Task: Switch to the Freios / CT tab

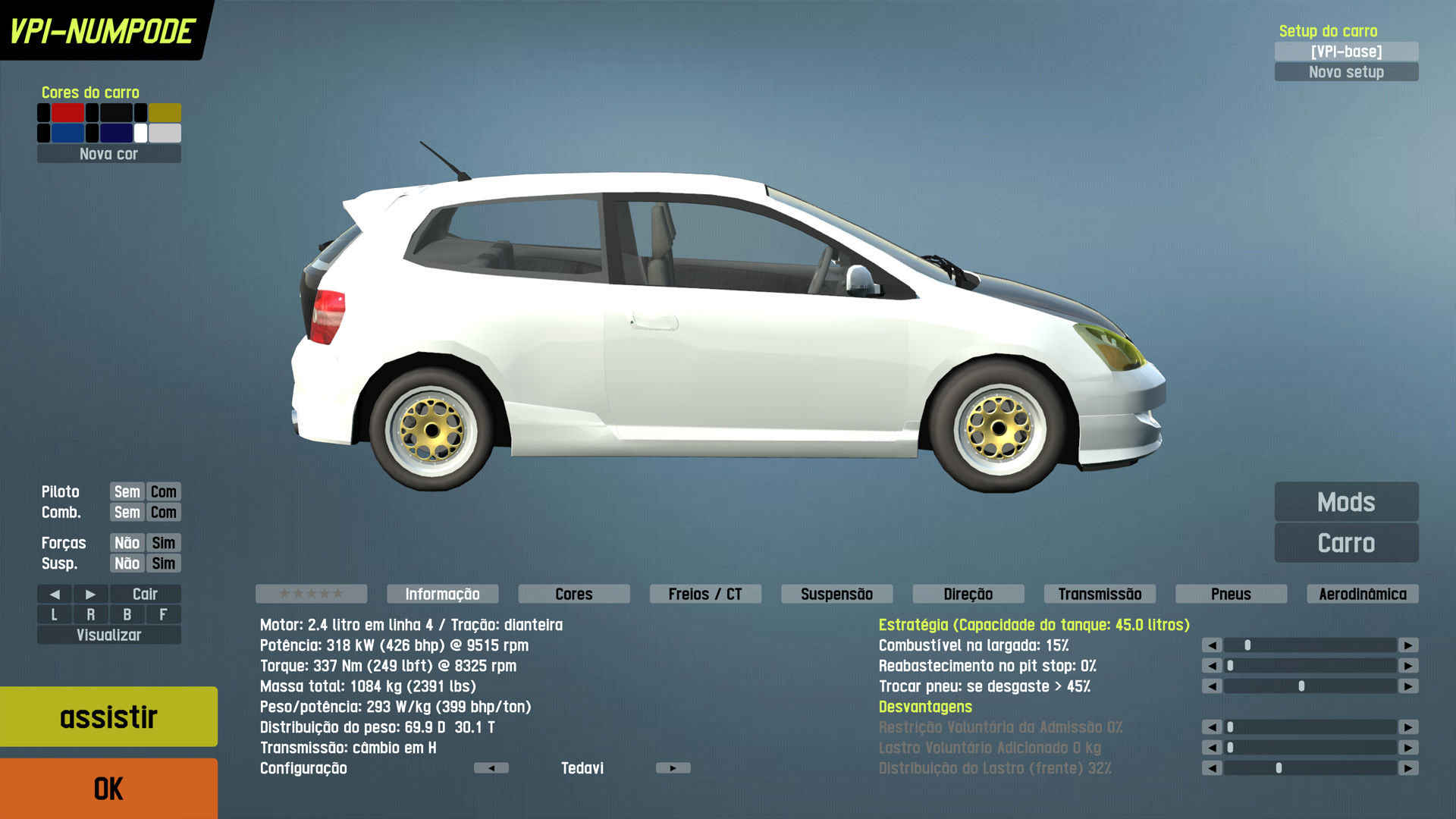Action: 705,594
